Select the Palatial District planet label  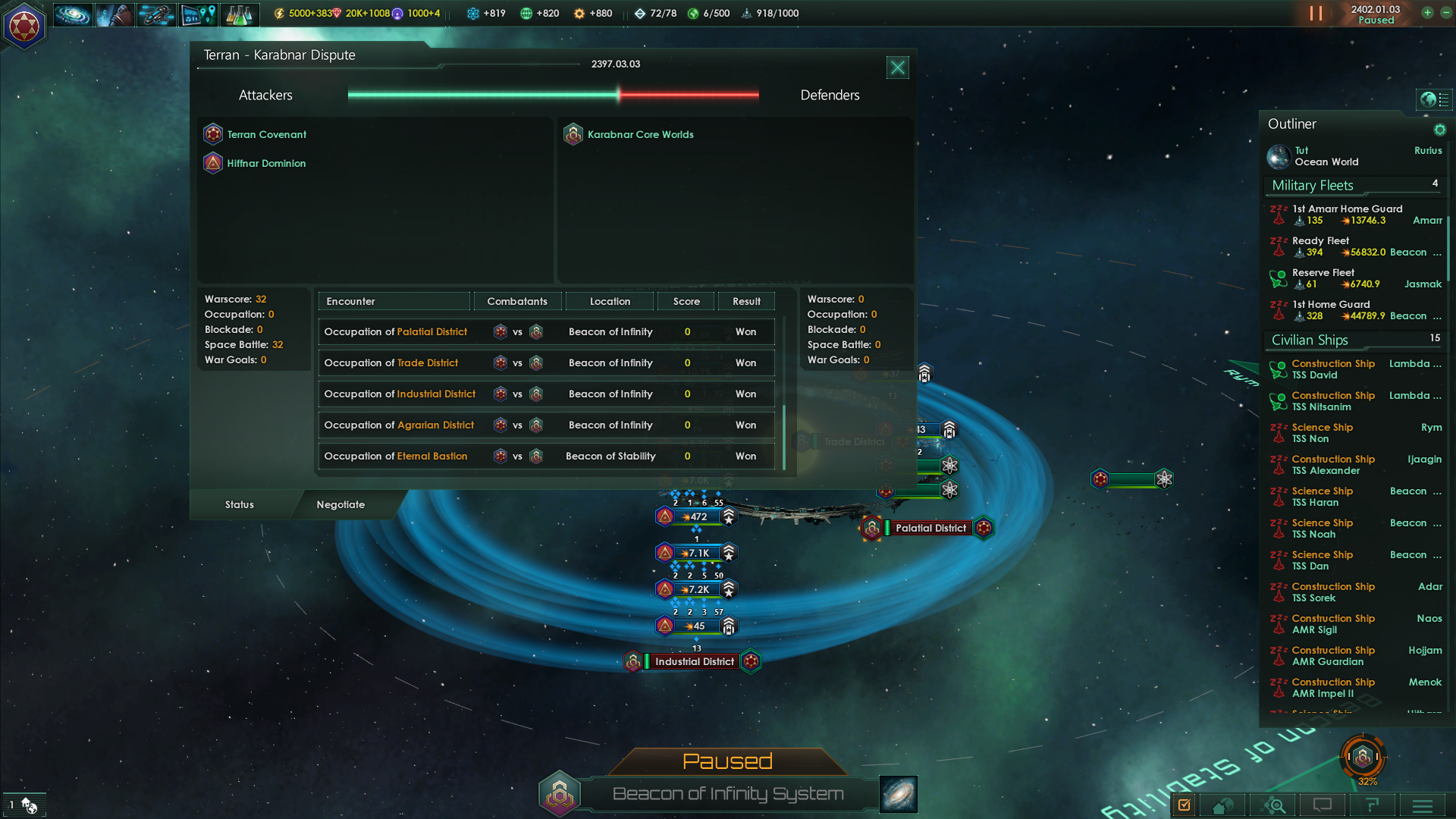point(930,528)
